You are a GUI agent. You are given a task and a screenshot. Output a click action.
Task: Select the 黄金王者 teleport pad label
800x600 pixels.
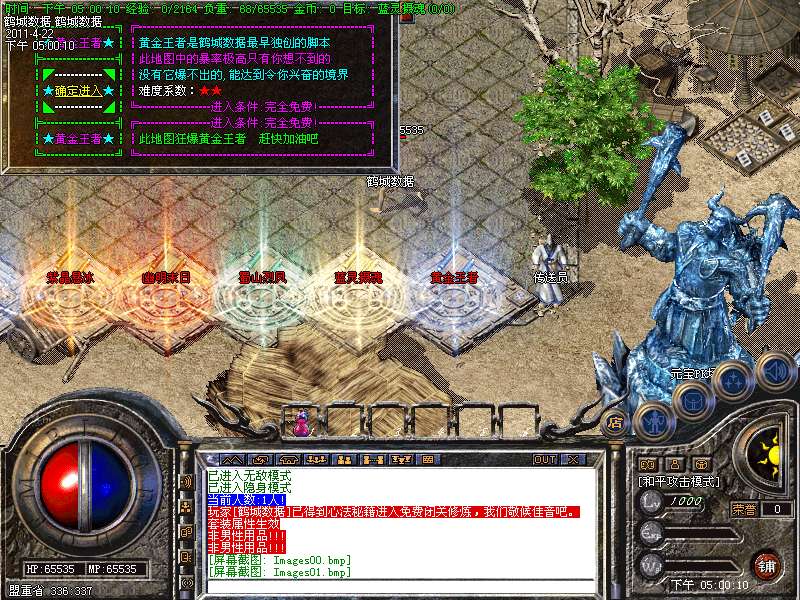[x=454, y=277]
